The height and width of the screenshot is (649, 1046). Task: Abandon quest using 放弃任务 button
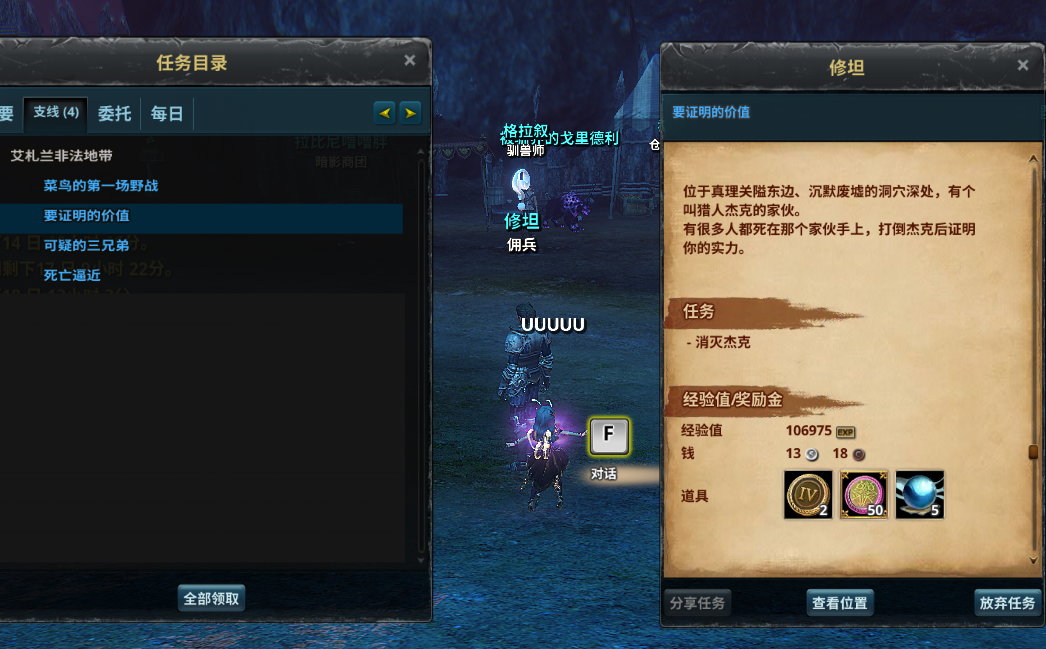point(1007,603)
